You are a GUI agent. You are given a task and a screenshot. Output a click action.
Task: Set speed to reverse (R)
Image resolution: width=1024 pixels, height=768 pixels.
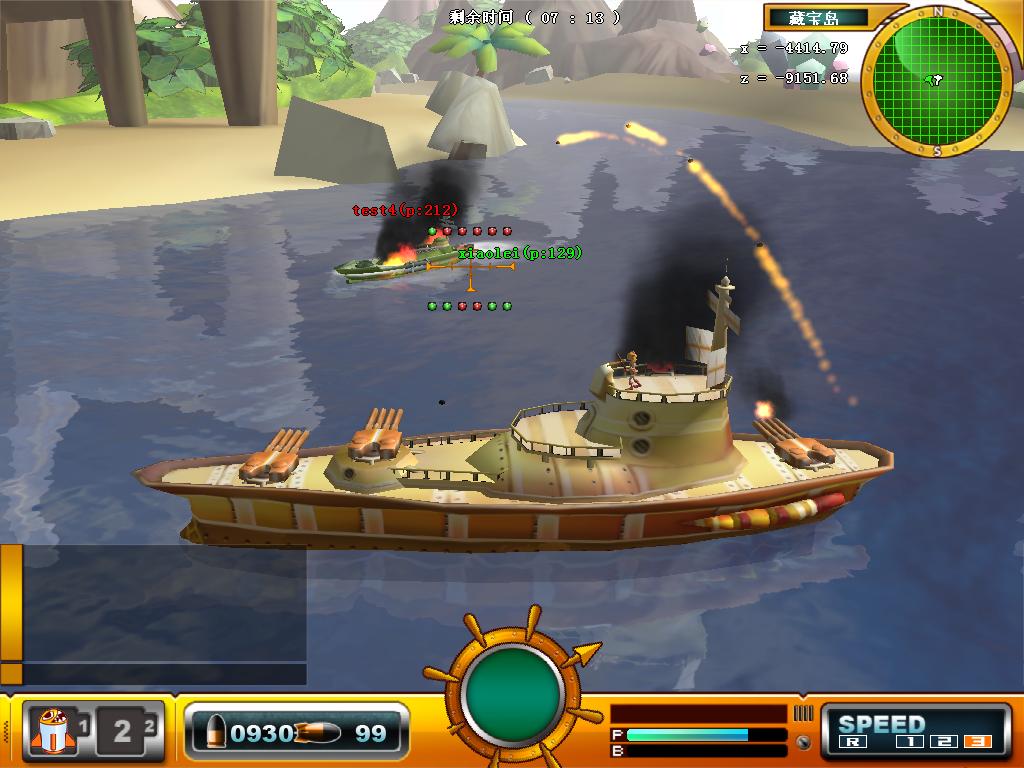853,743
